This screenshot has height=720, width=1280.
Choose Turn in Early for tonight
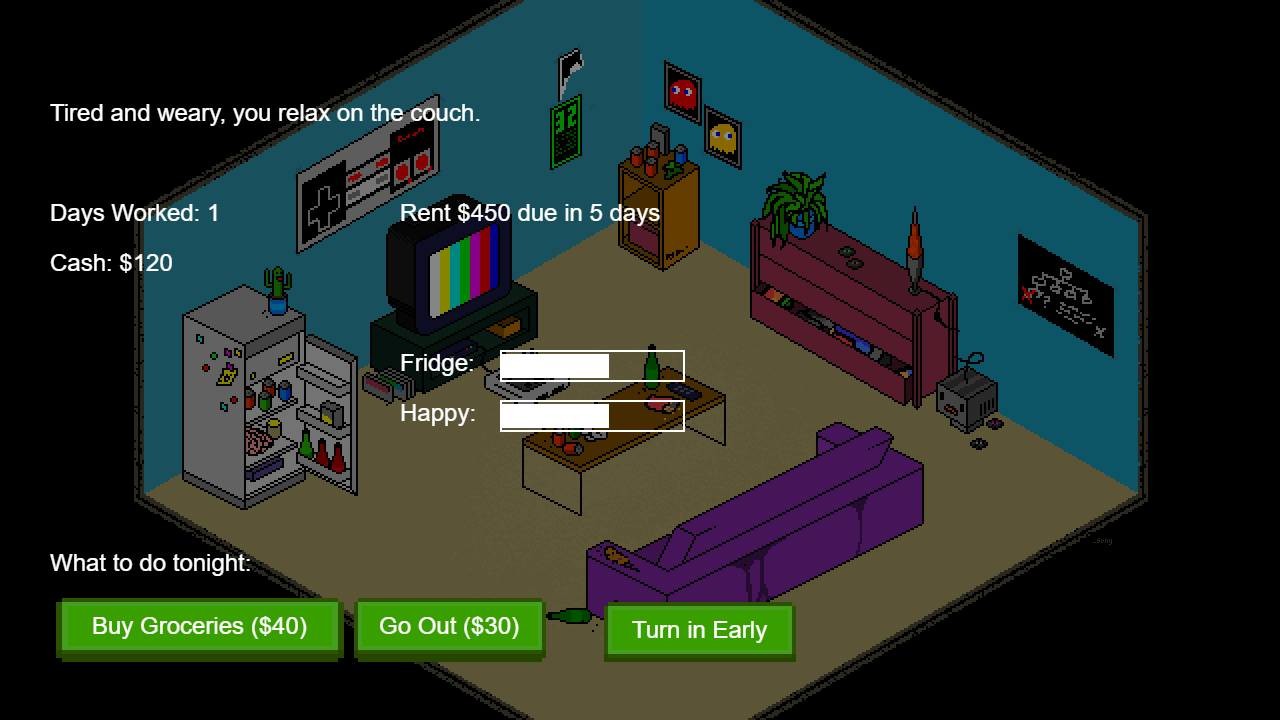point(699,630)
